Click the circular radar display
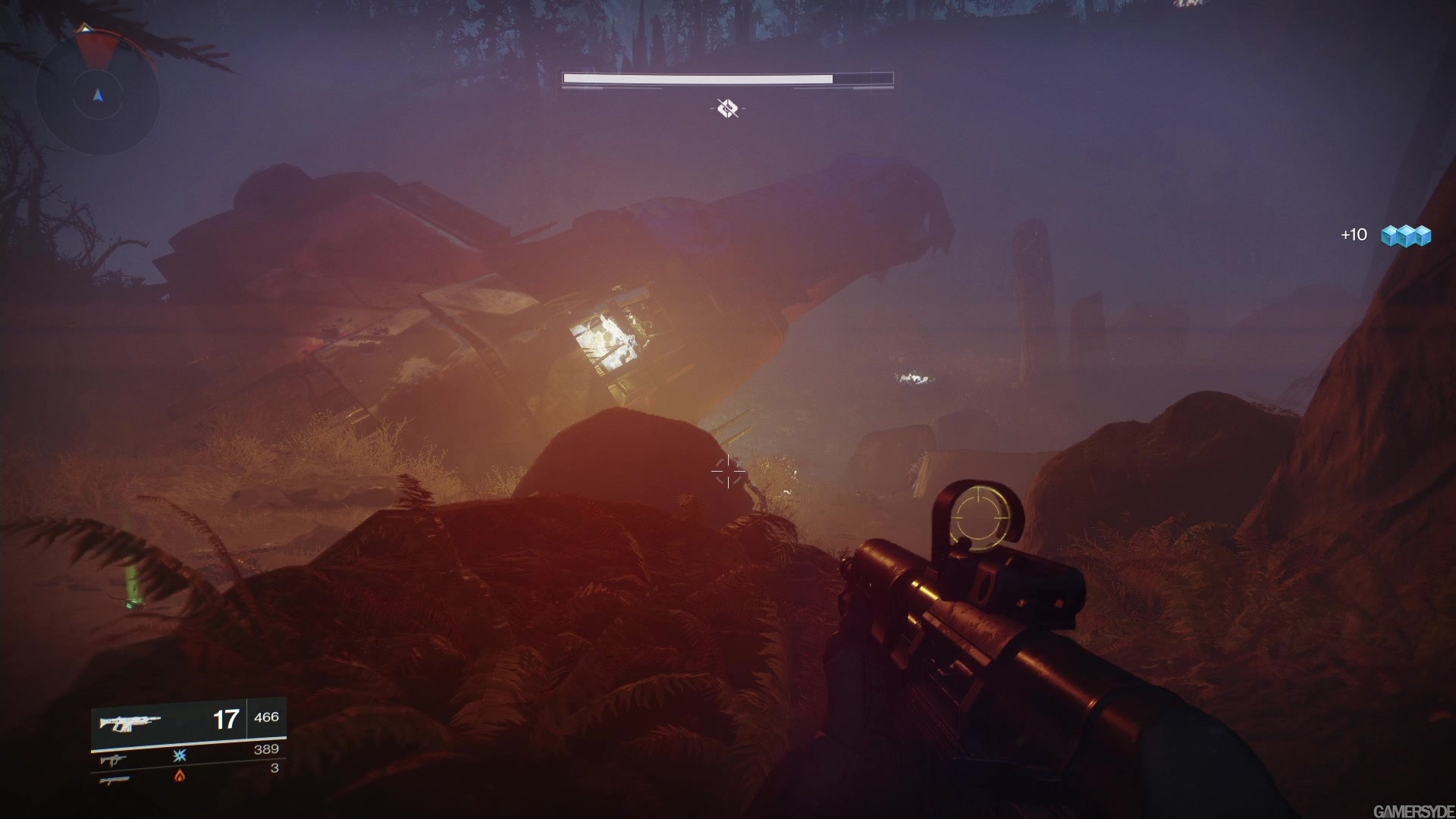1456x819 pixels. (97, 95)
